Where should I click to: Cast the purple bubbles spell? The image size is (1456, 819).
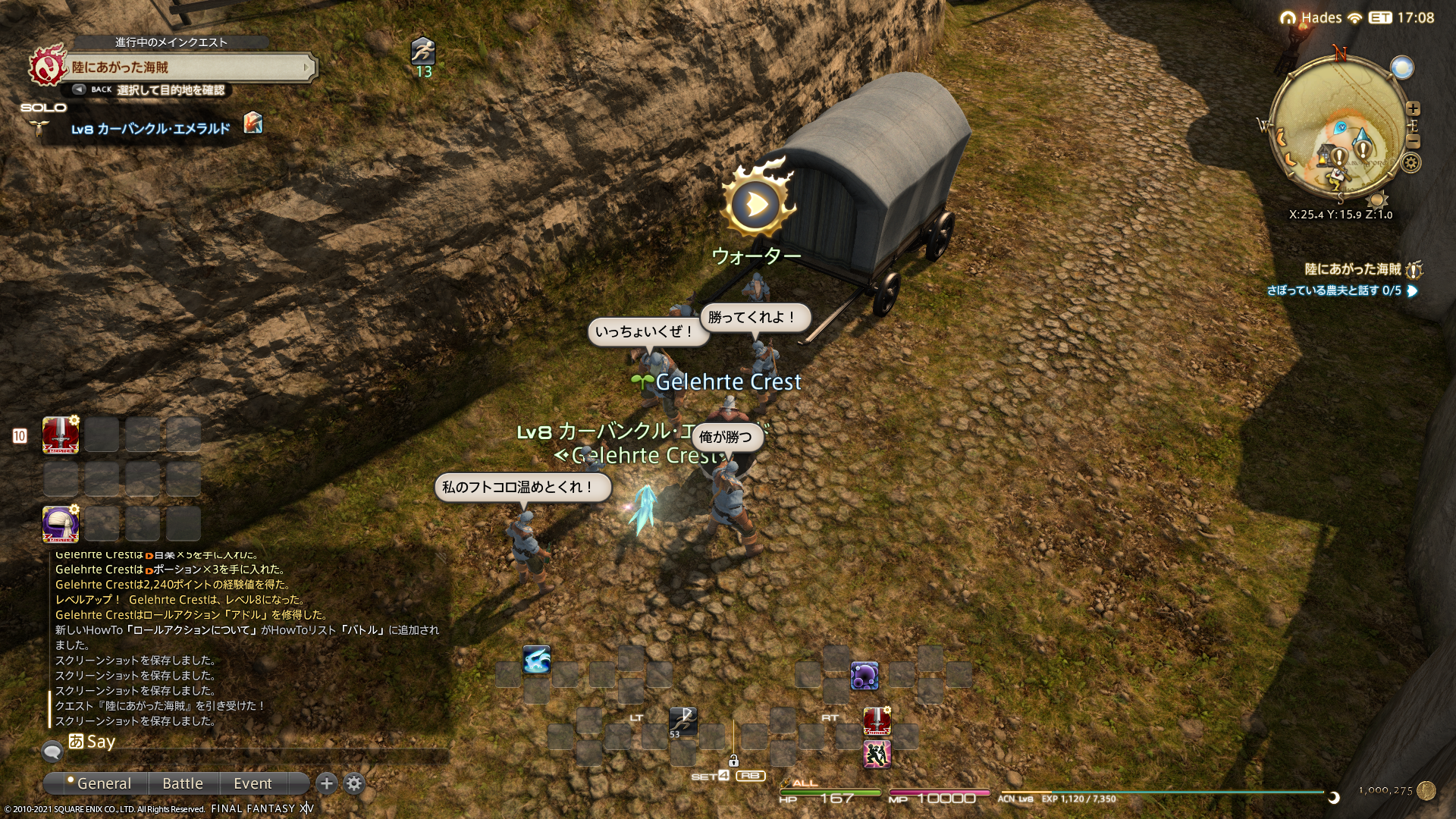[x=864, y=676]
